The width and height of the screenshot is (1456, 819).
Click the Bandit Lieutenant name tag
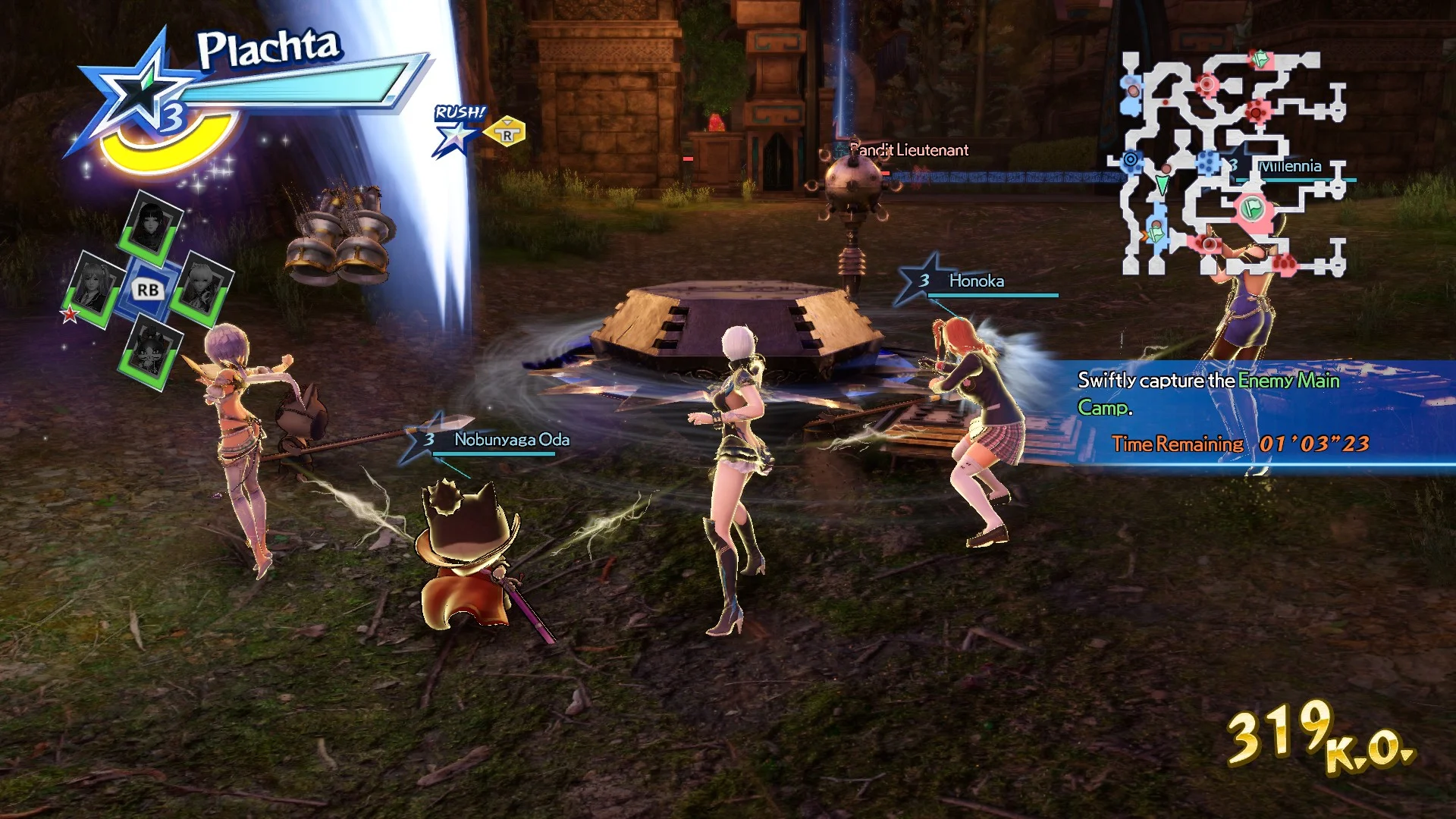click(x=908, y=149)
